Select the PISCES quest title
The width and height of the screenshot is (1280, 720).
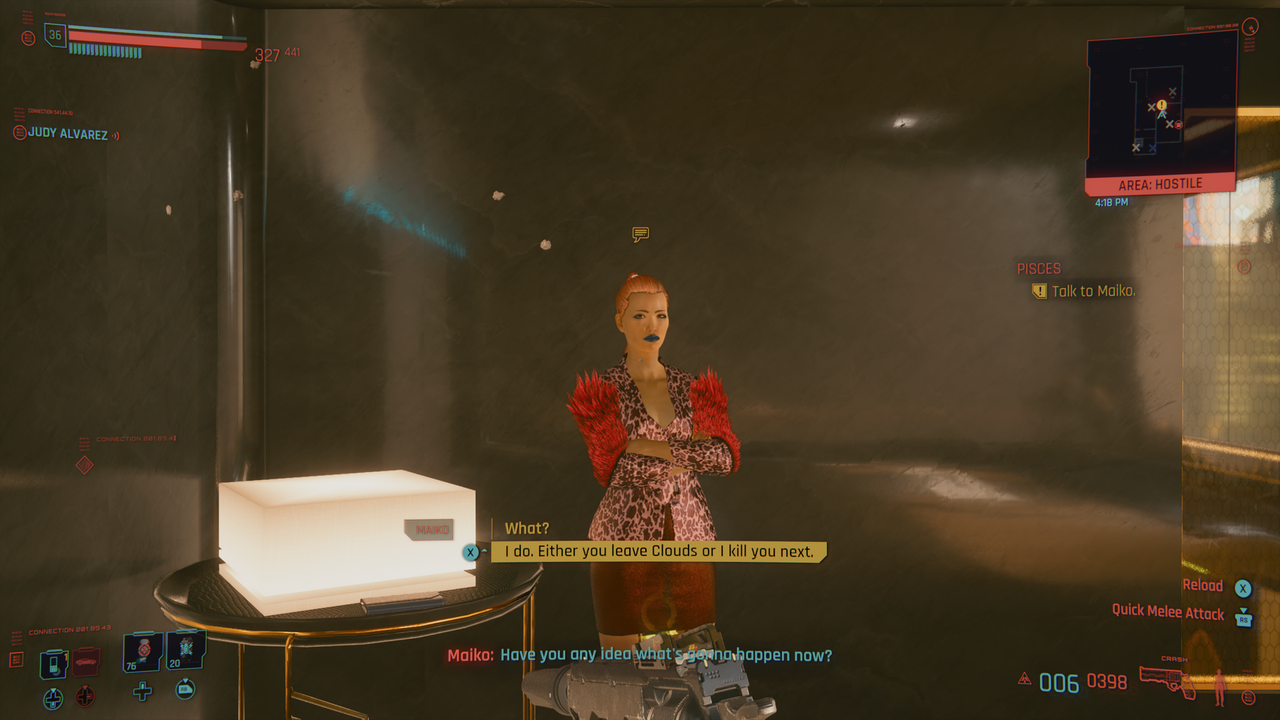point(1038,268)
